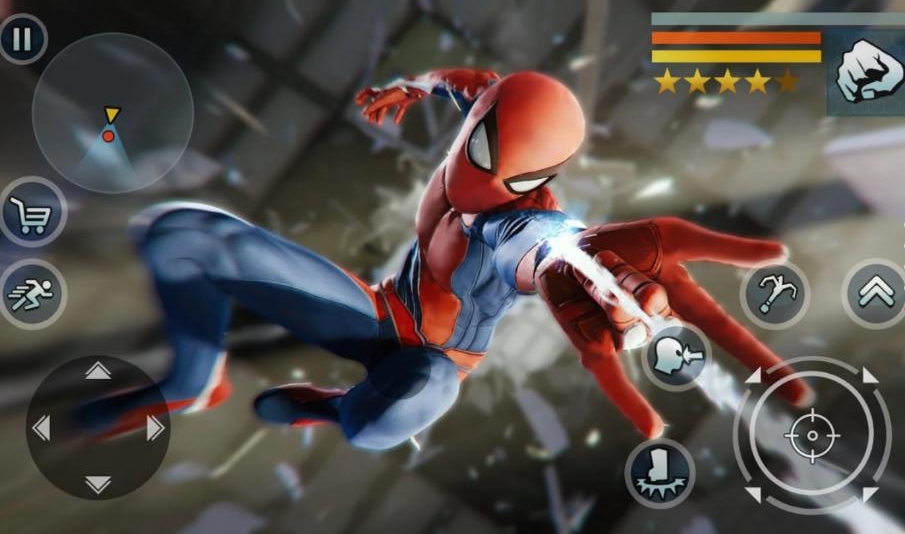
Task: Tap the right arrow on movement pad
Action: tap(155, 428)
